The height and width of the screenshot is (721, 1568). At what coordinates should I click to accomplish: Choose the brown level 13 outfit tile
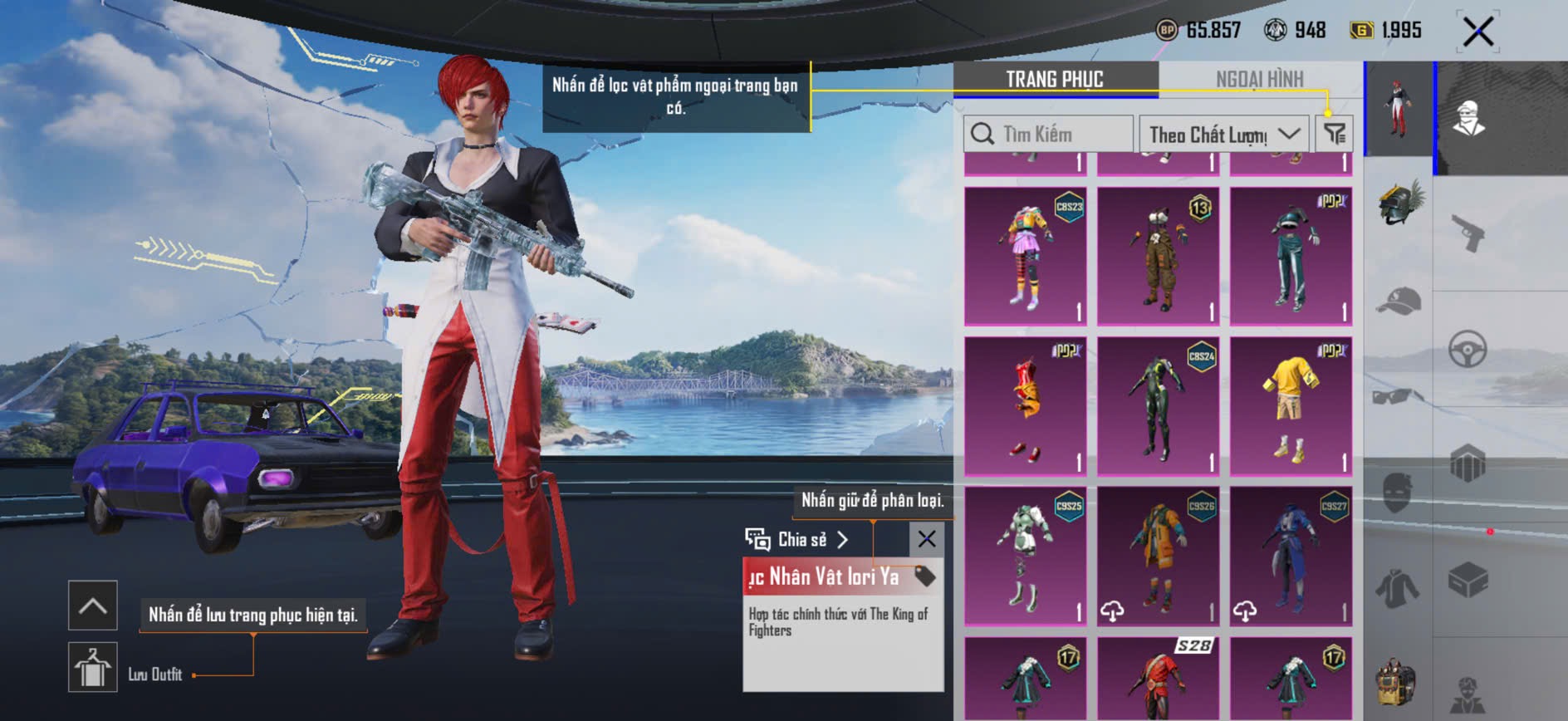pos(1159,256)
